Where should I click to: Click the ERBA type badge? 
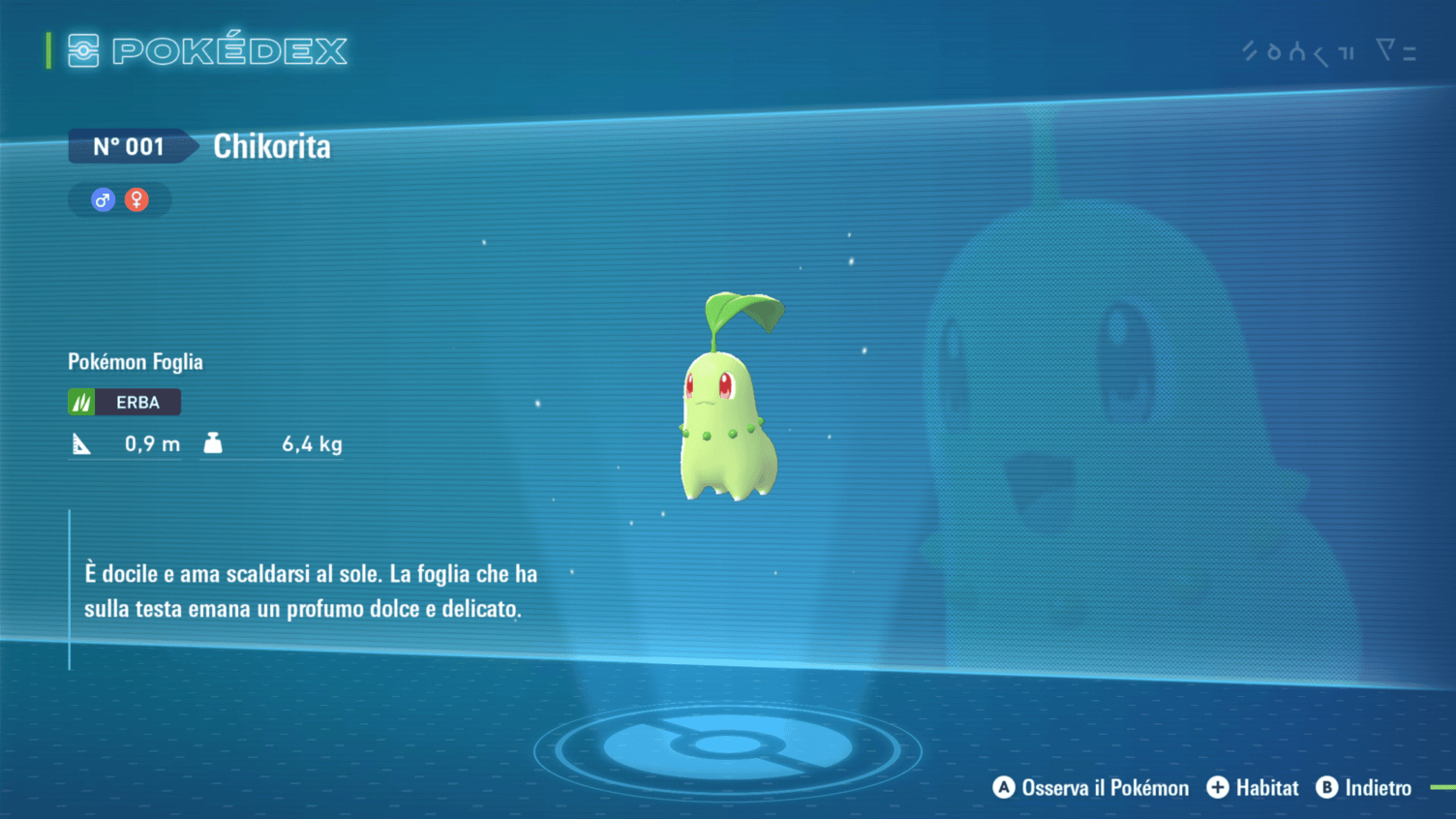click(125, 402)
